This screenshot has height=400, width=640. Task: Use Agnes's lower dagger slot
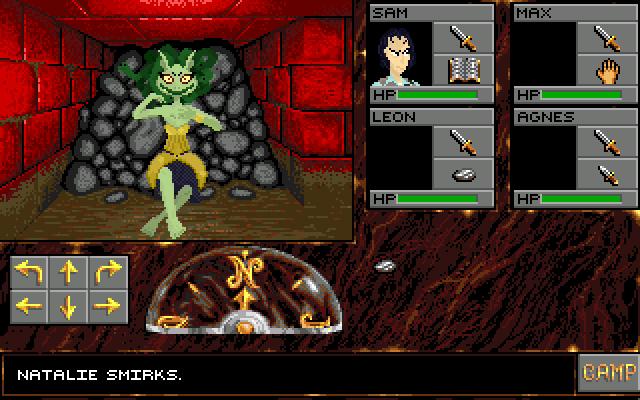tap(606, 174)
